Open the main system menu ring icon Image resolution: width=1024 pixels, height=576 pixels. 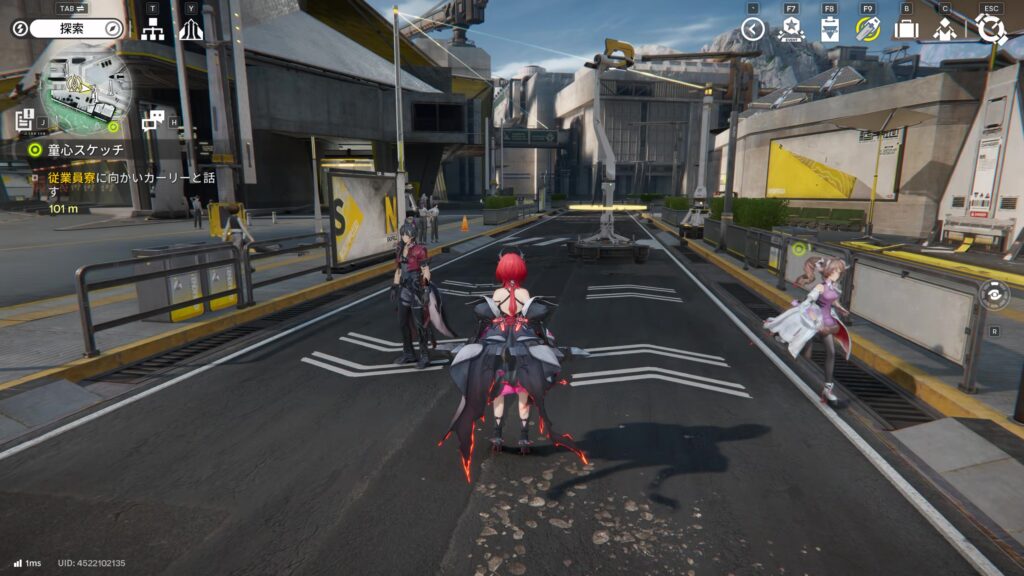click(x=990, y=28)
